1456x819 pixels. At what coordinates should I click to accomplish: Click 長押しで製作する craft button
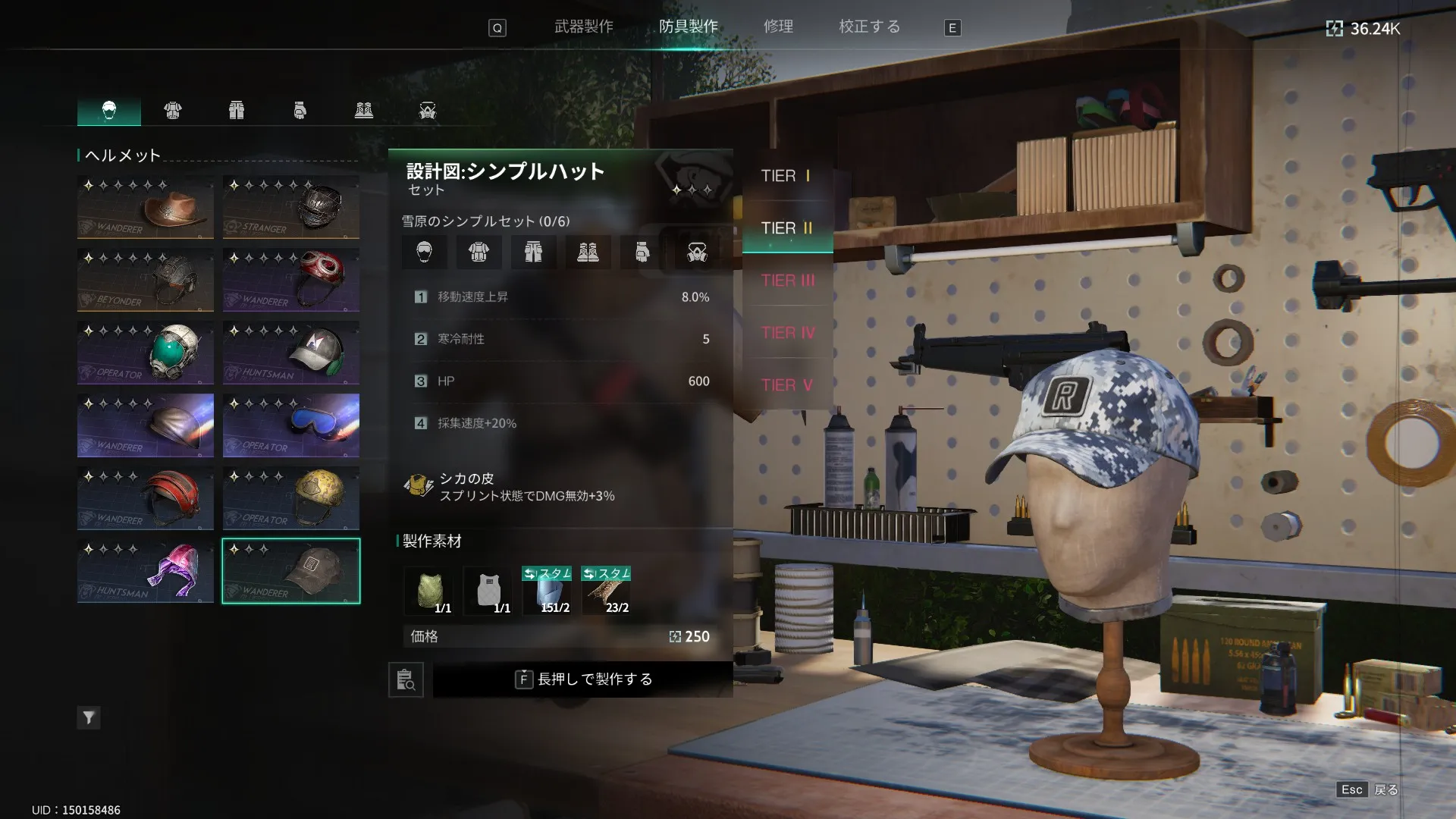pos(582,679)
